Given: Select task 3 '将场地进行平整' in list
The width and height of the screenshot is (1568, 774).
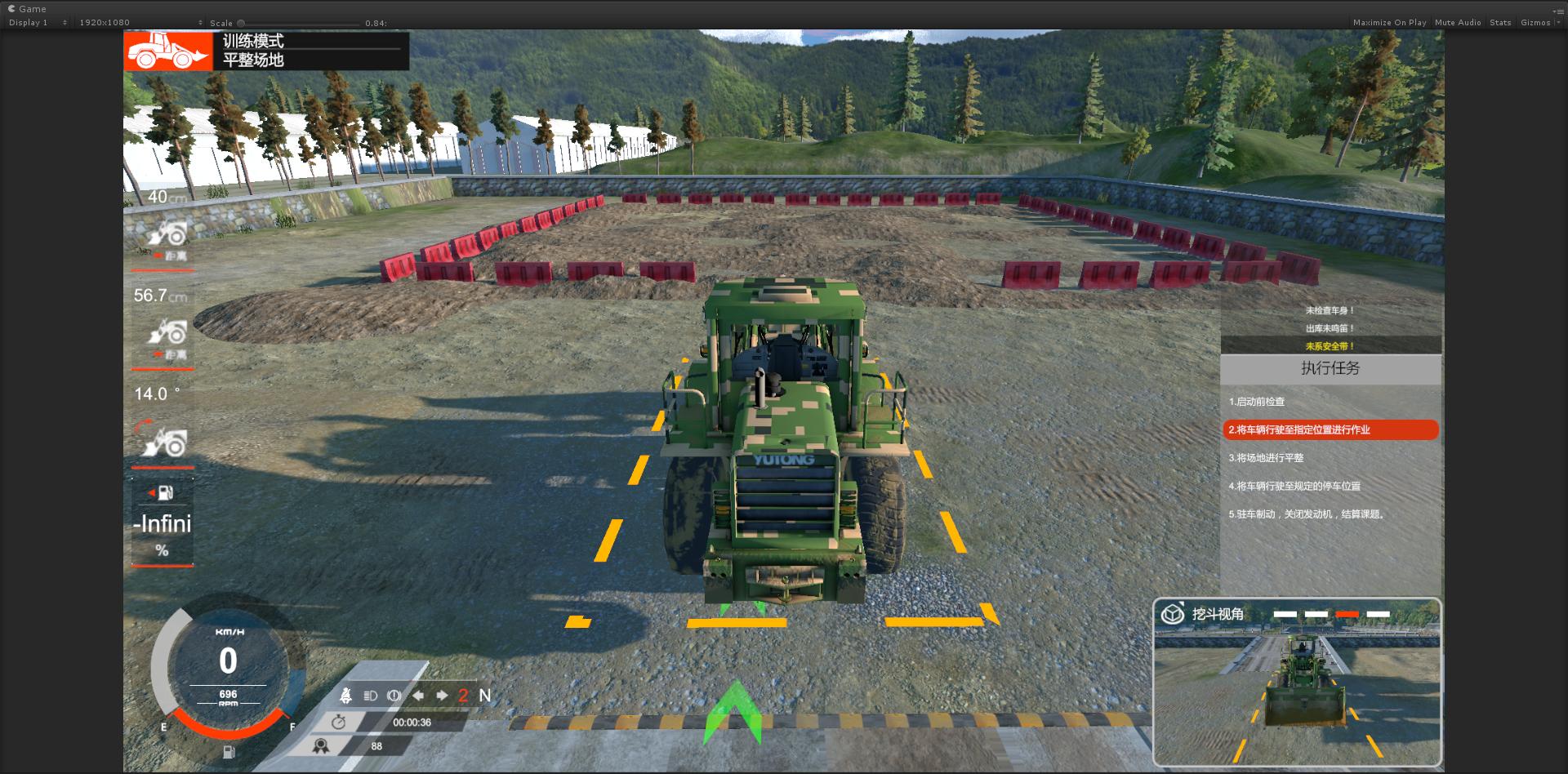Looking at the screenshot, I should click(x=1266, y=458).
